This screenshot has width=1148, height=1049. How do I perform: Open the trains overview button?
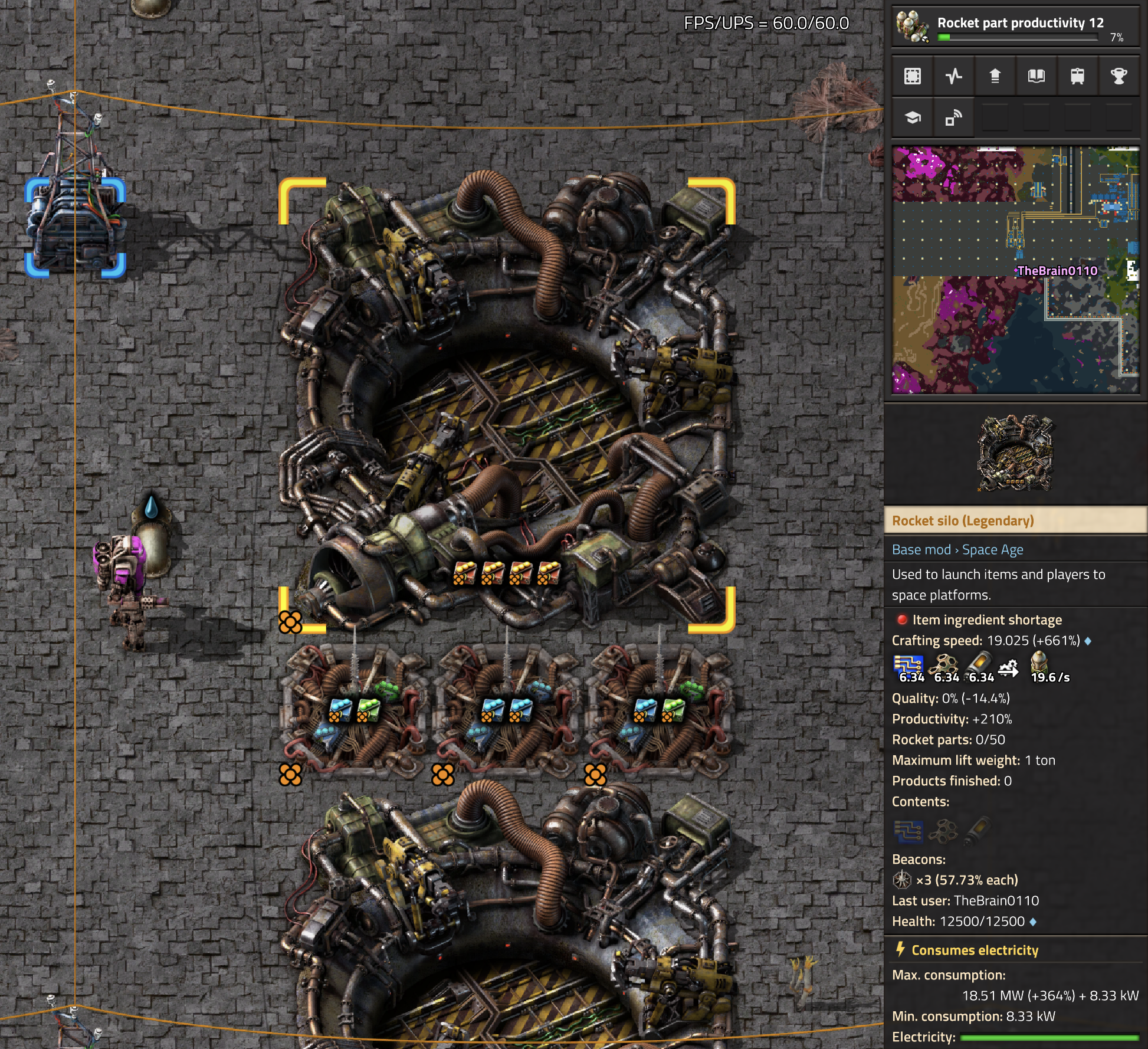1077,76
